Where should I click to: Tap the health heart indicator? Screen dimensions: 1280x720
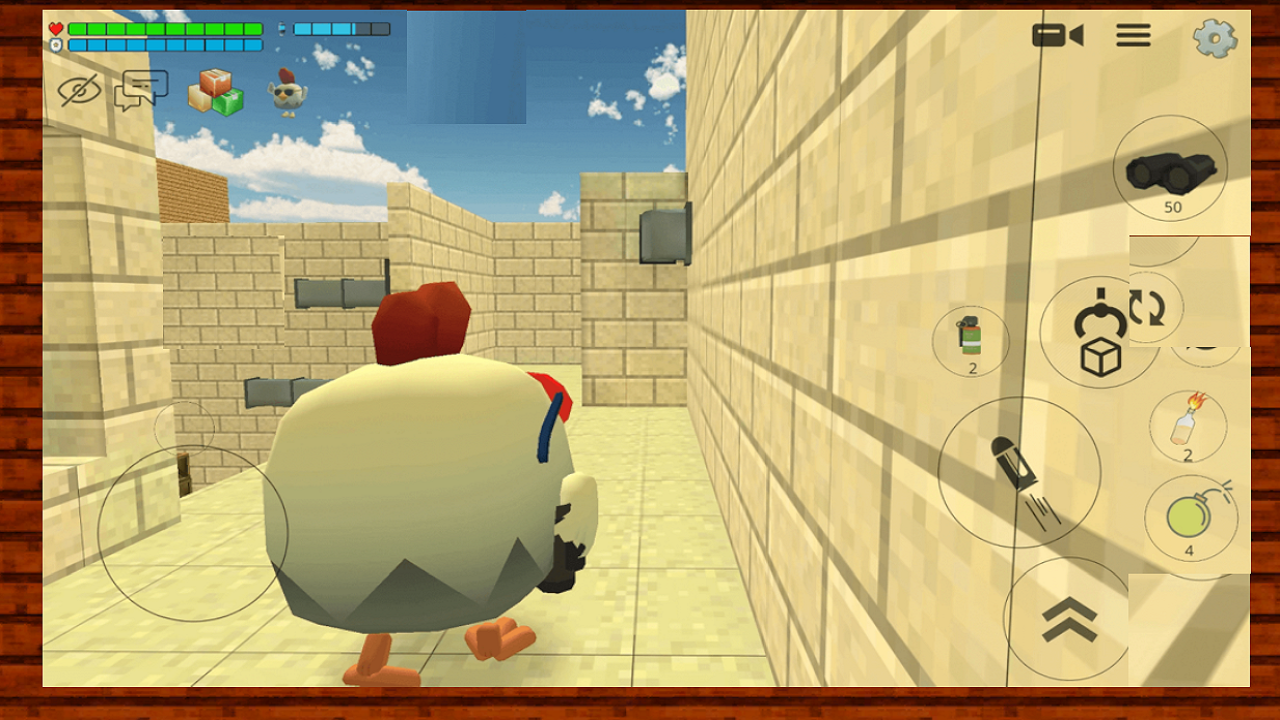pyautogui.click(x=56, y=28)
